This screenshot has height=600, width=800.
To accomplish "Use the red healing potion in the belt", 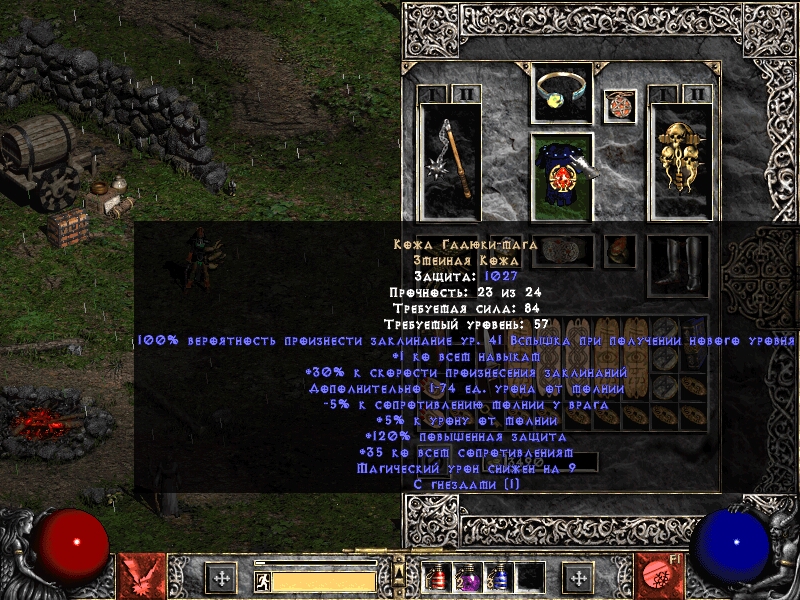I will pyautogui.click(x=436, y=577).
